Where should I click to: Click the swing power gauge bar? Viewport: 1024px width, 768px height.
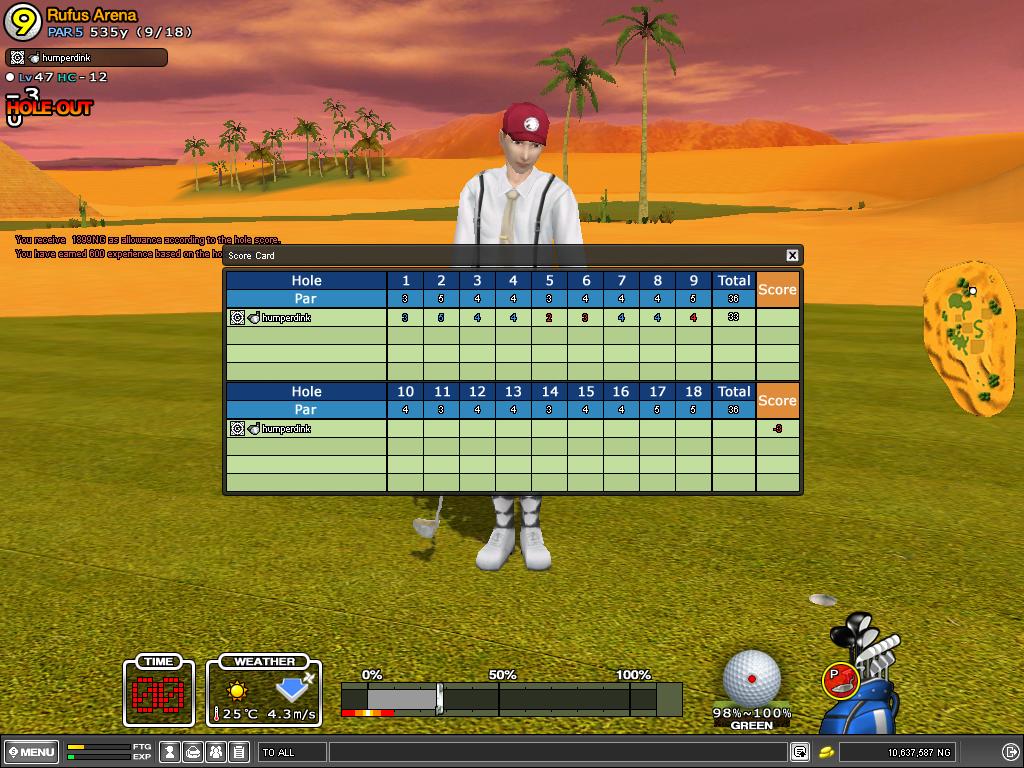tap(510, 698)
